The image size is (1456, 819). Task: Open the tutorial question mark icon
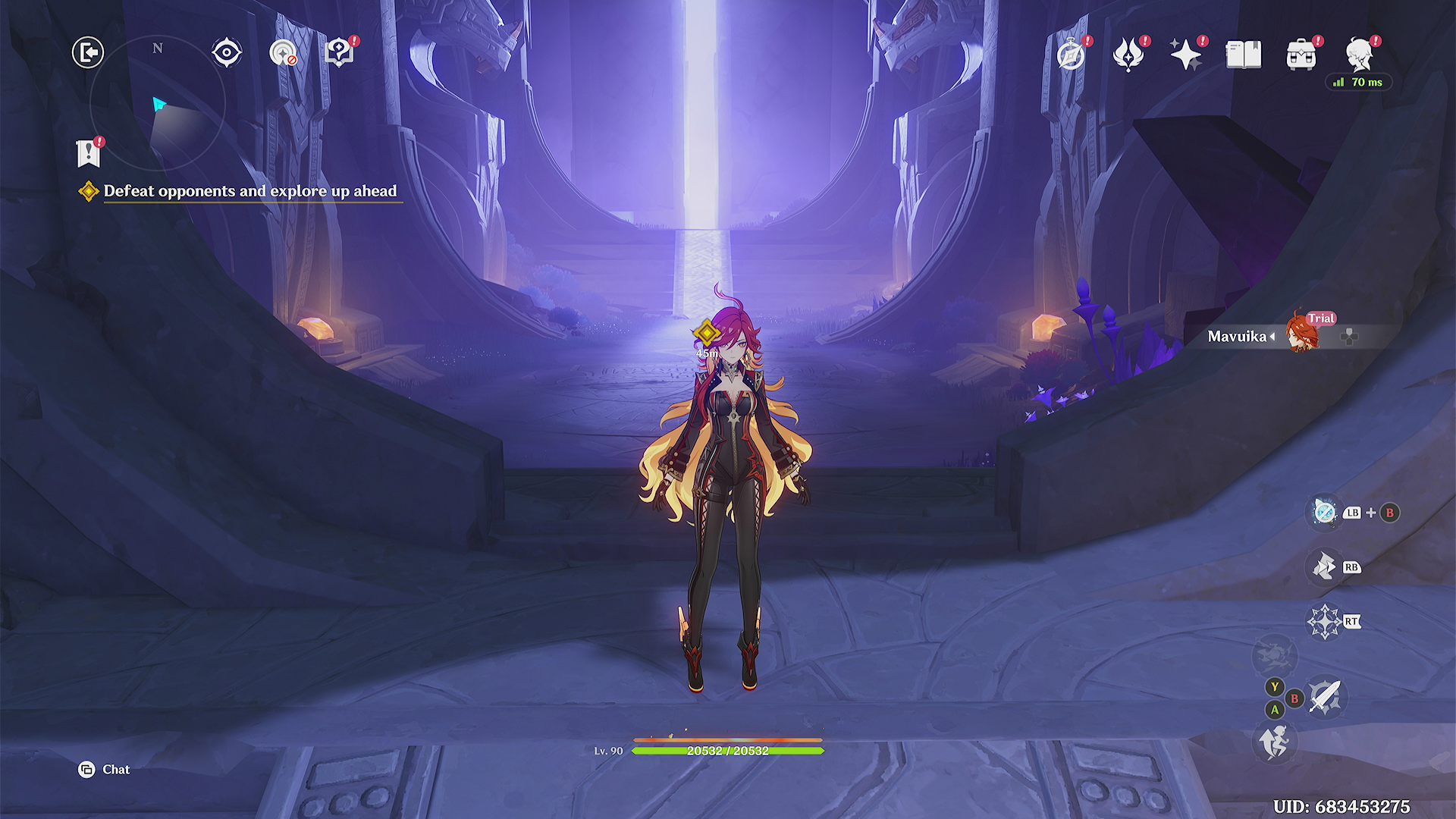(339, 52)
